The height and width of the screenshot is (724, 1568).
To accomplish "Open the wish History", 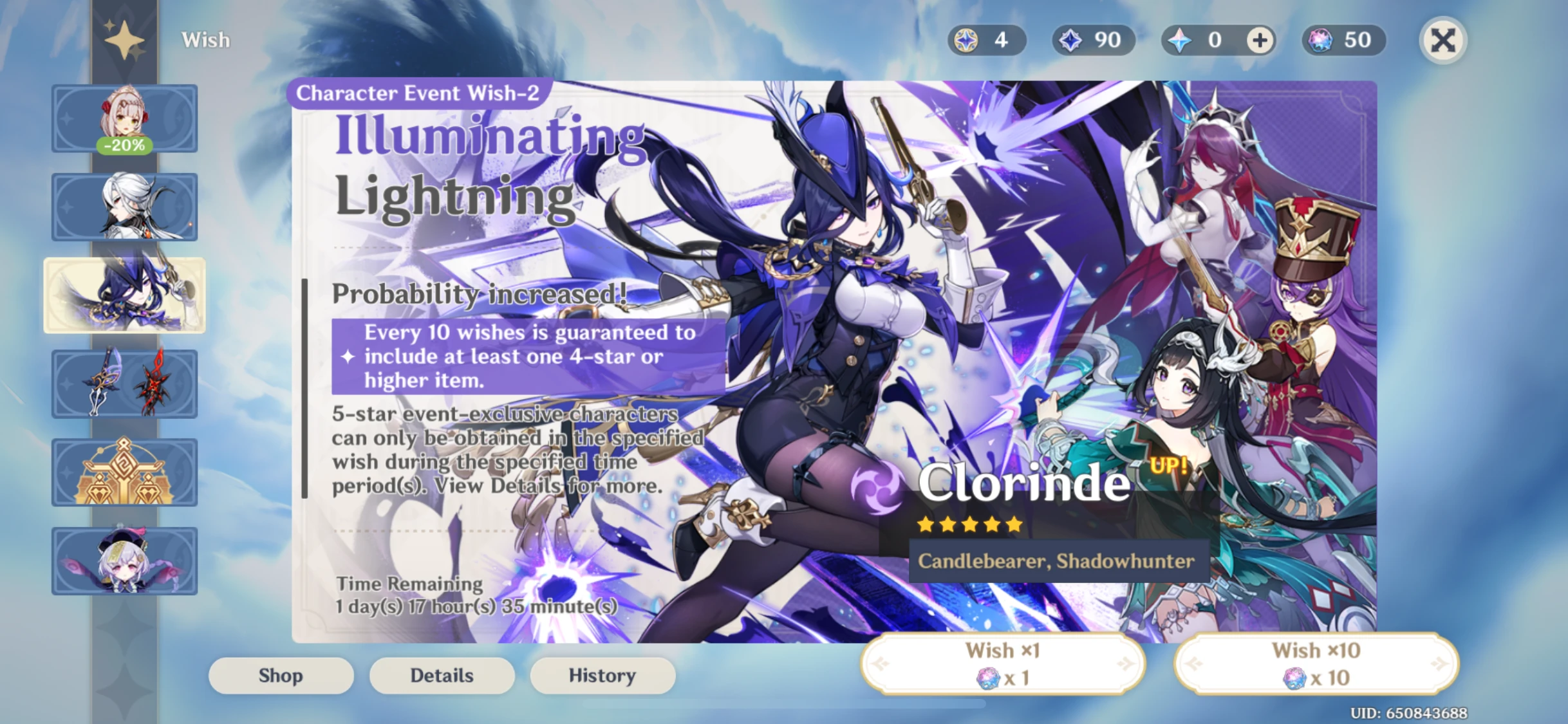I will [602, 675].
